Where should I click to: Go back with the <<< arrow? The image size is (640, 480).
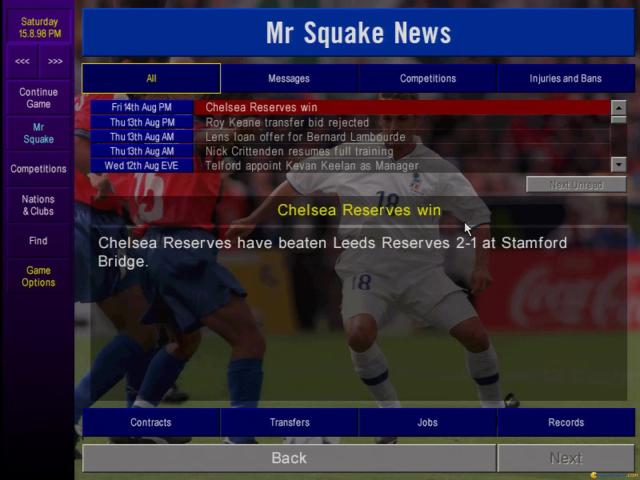[22, 61]
